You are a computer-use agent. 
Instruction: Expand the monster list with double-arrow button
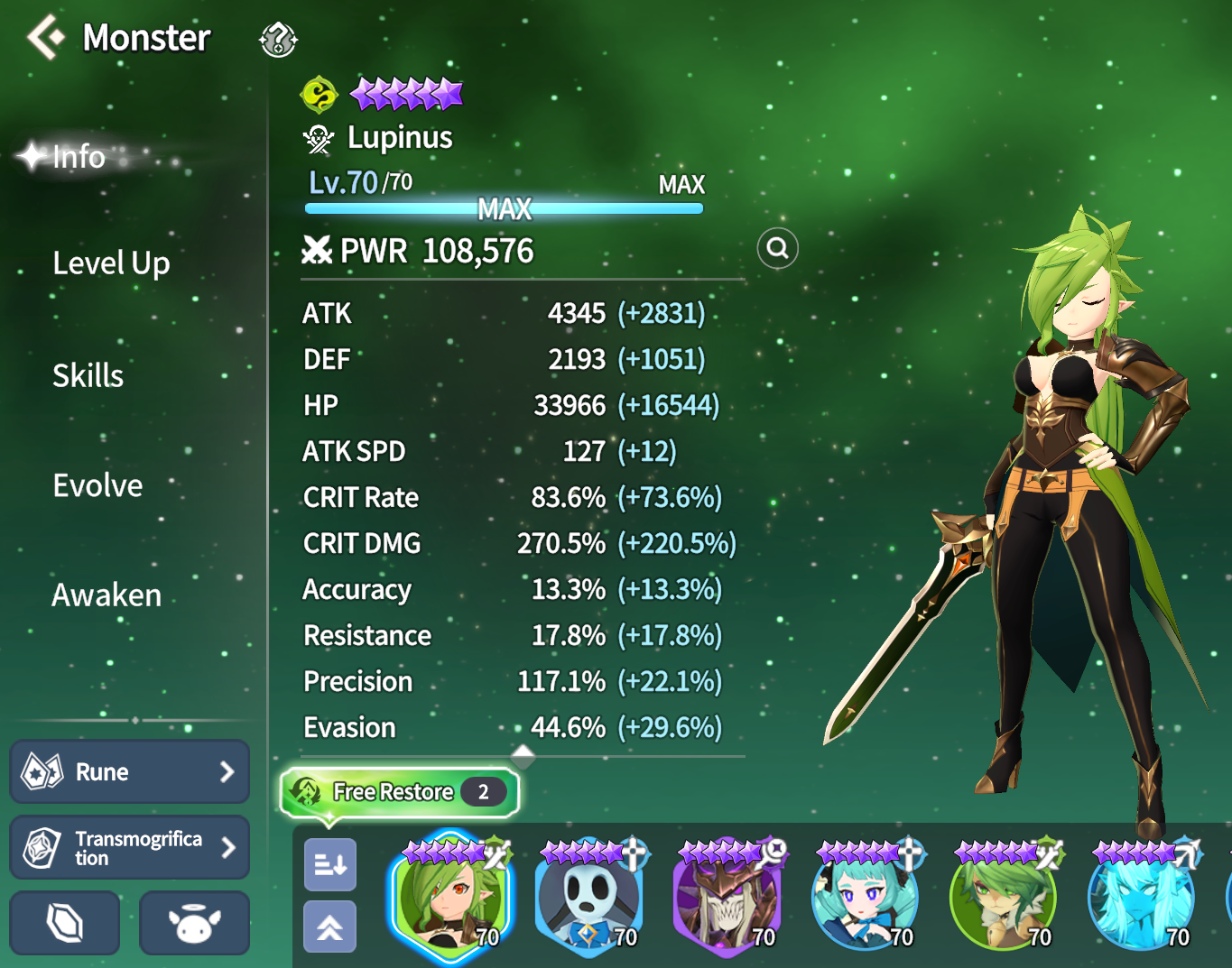(x=330, y=927)
